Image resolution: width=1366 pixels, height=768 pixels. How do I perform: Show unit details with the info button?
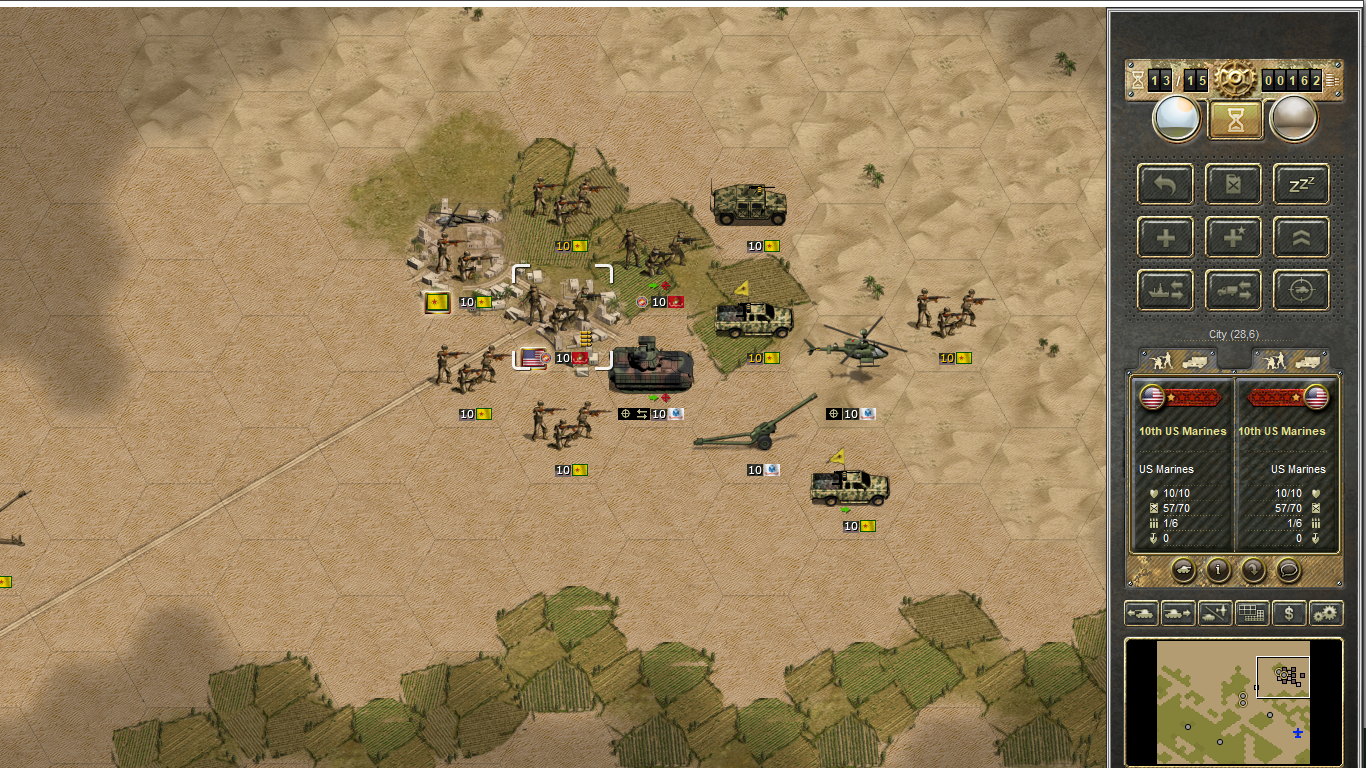[x=1218, y=570]
